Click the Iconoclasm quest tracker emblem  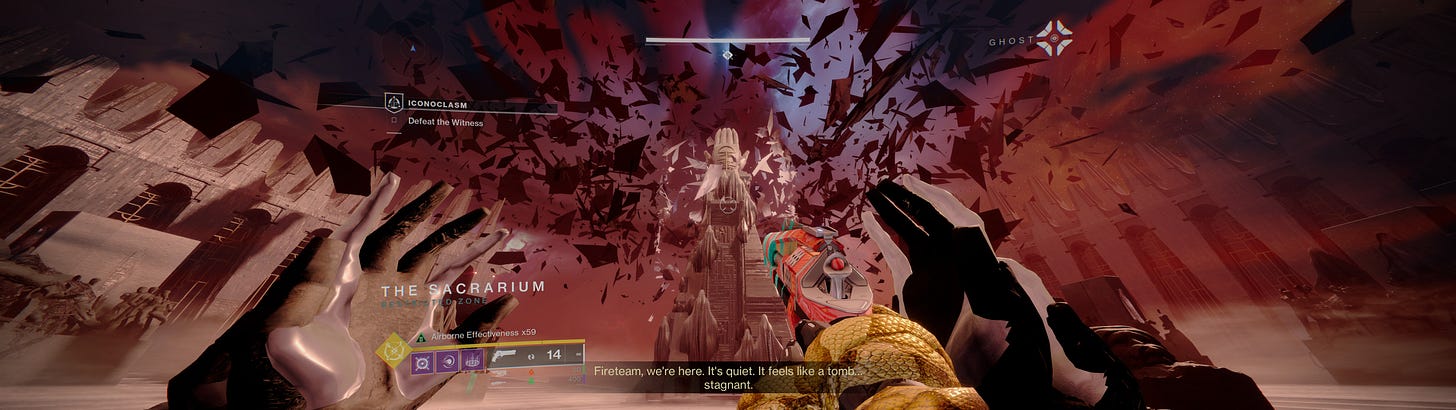point(394,101)
